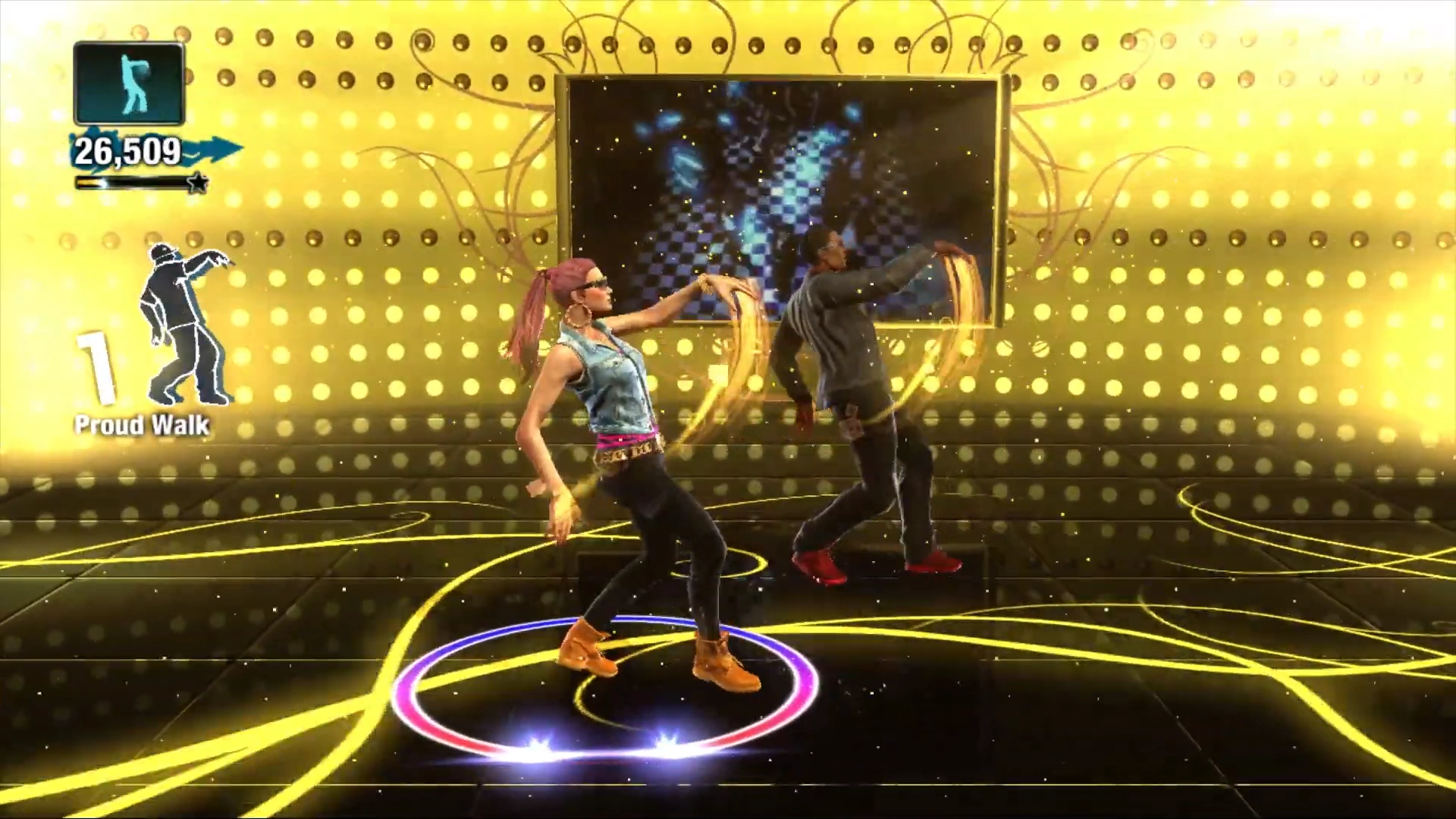Expand the video screen on the back wall
The height and width of the screenshot is (819, 1456).
click(773, 197)
